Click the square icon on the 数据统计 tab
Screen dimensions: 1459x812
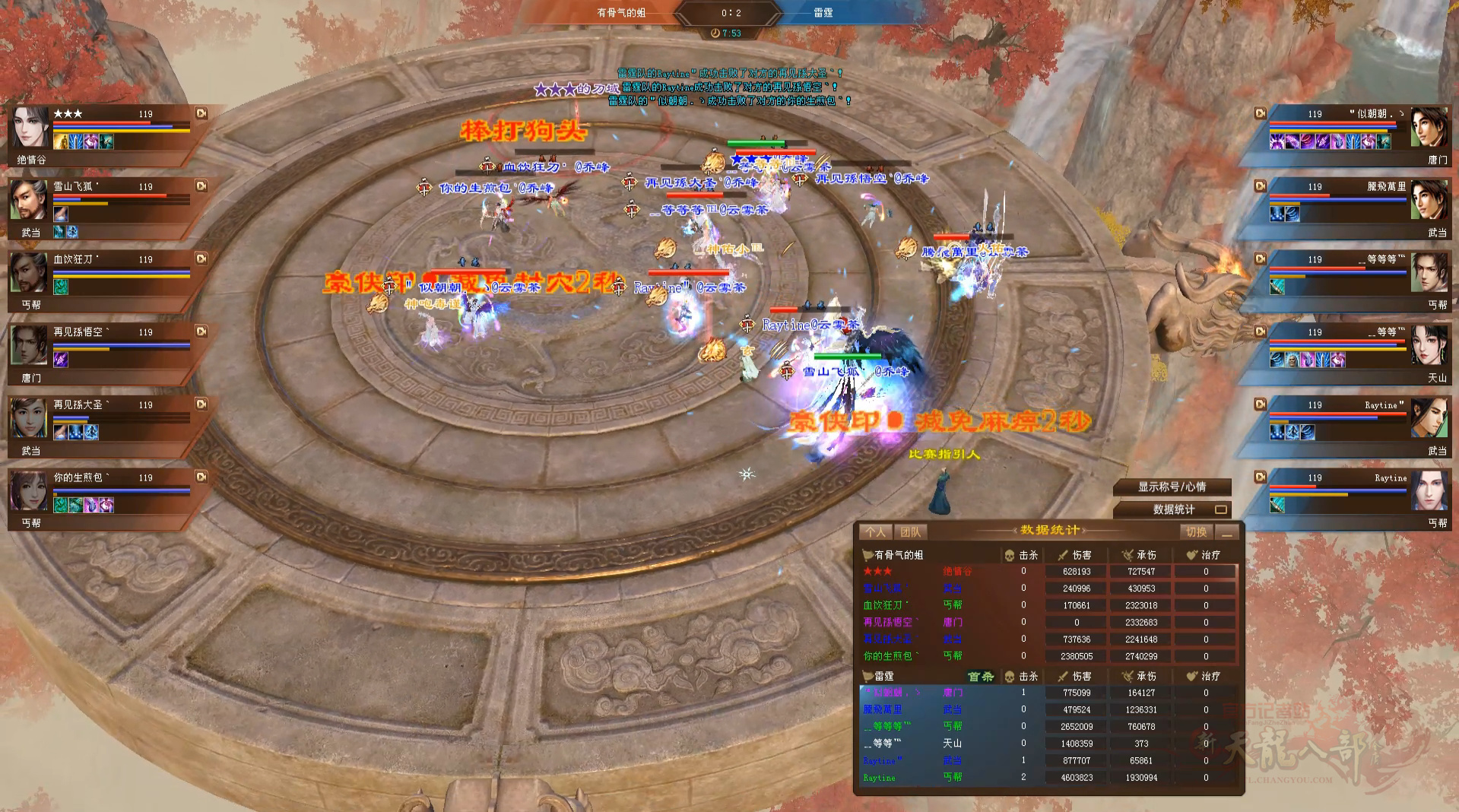pyautogui.click(x=1223, y=511)
